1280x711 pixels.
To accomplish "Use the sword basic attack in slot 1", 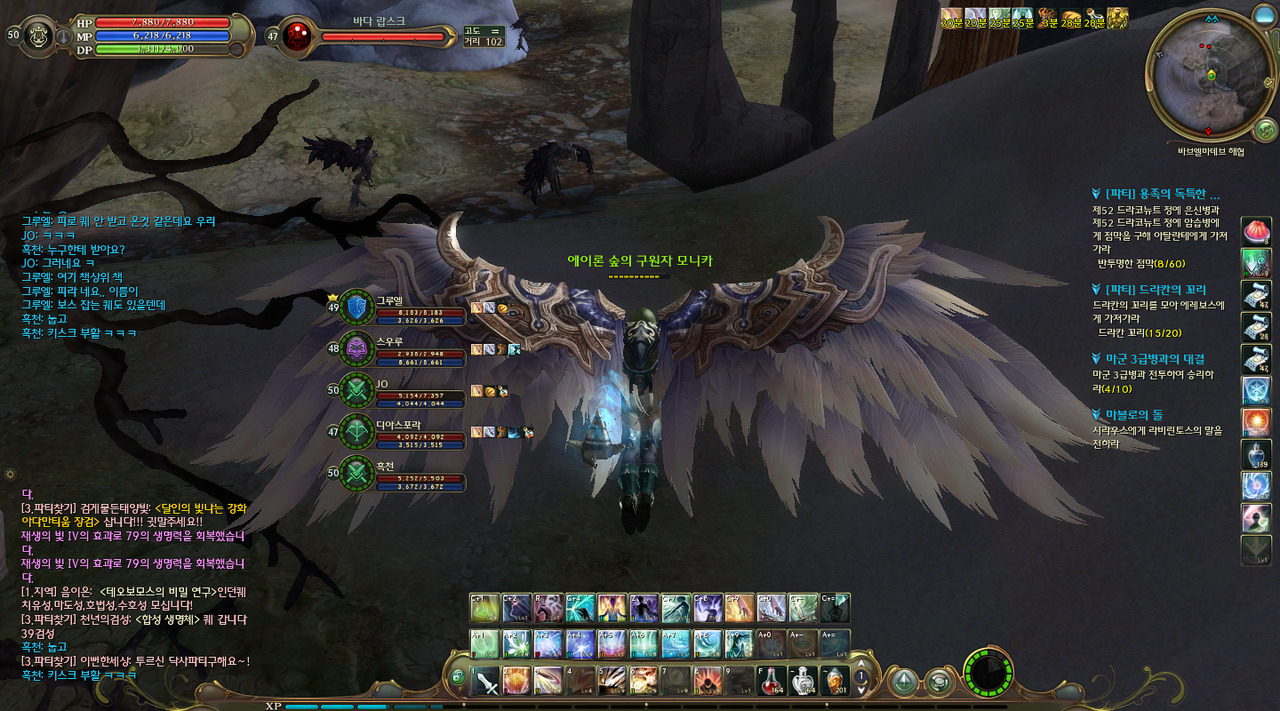I will 486,681.
